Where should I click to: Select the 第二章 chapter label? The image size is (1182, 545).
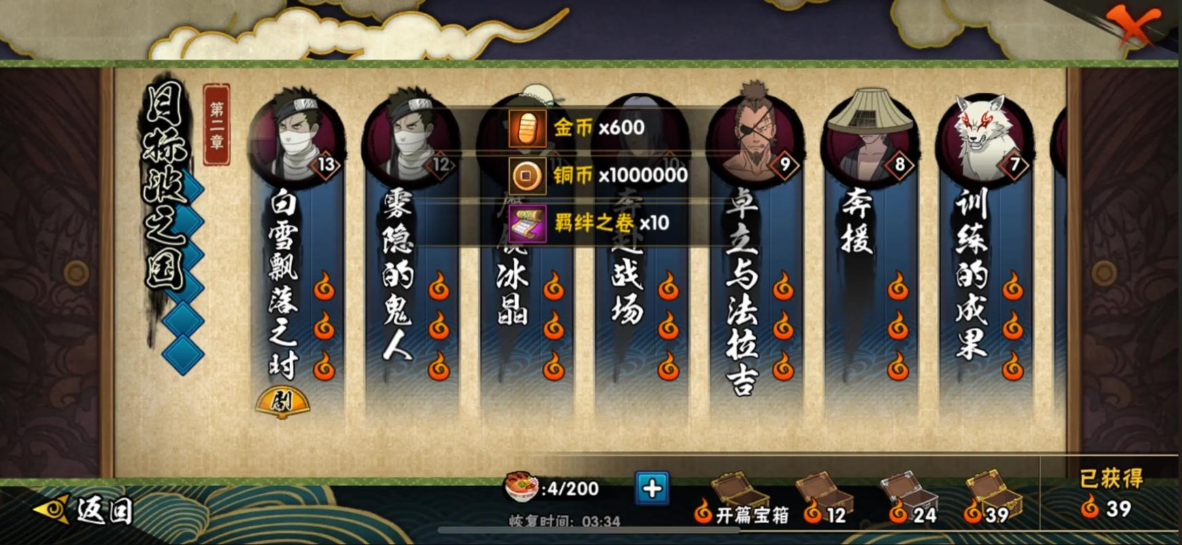(x=217, y=123)
